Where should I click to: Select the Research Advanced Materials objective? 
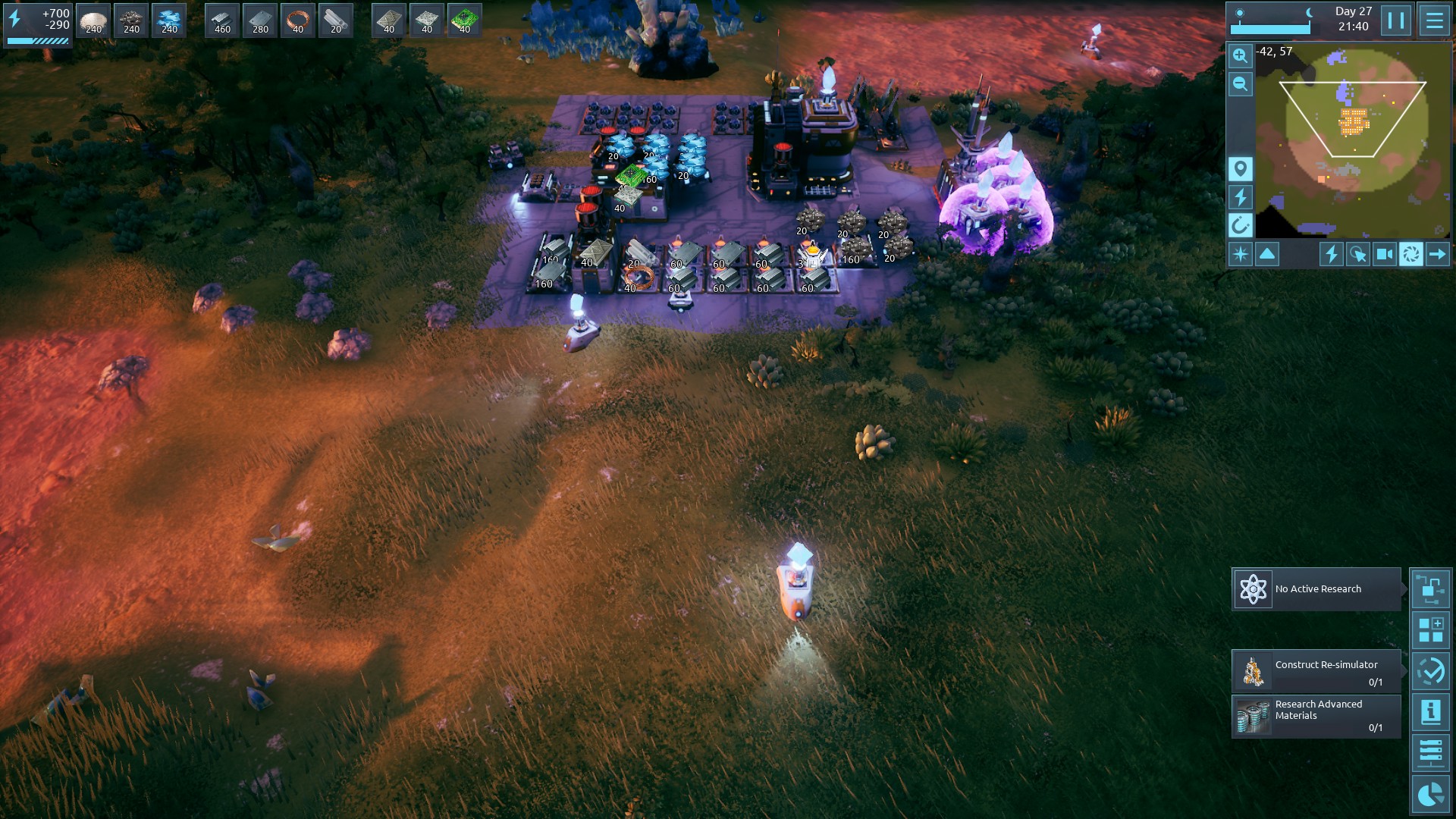(1316, 716)
